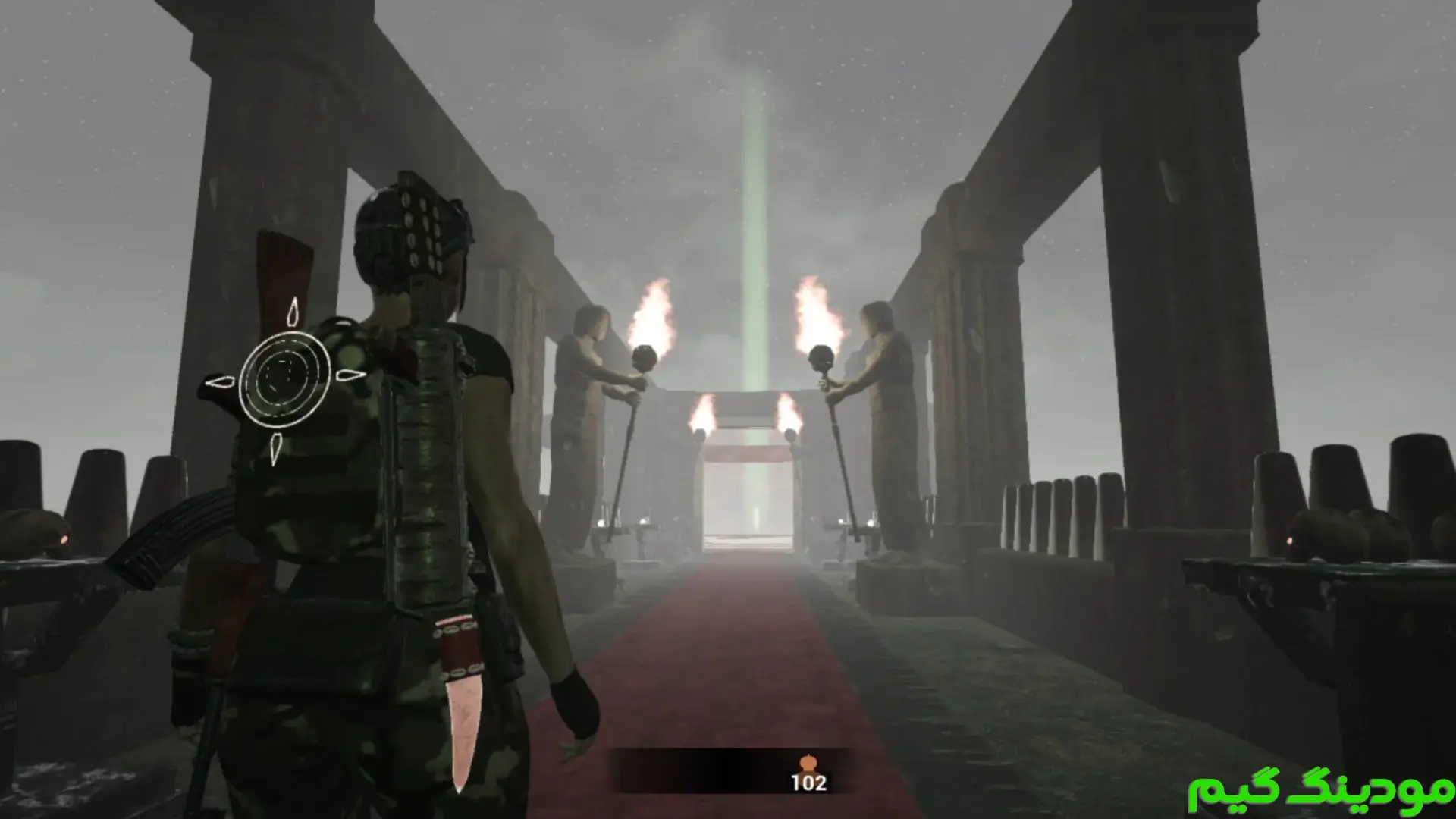Click the center ring of the movement joystick
Viewport: 1456px width, 819px height.
[x=284, y=378]
